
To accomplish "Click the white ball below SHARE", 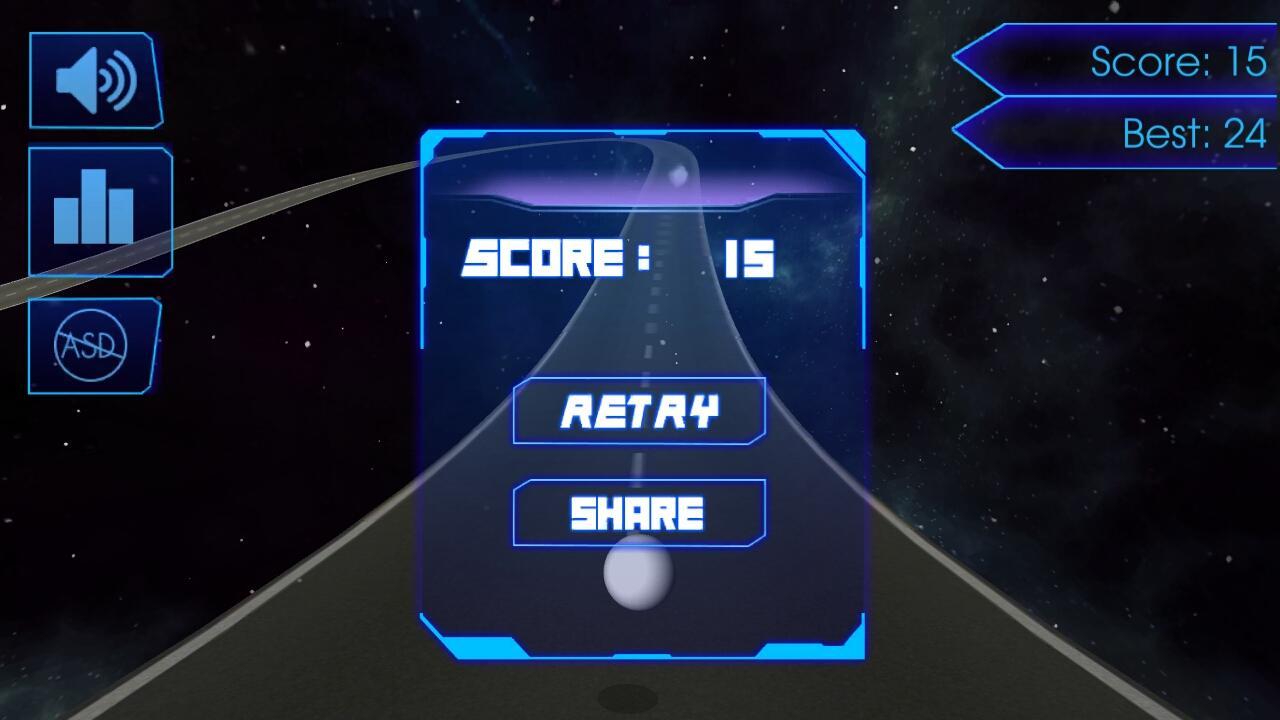I will pyautogui.click(x=637, y=573).
